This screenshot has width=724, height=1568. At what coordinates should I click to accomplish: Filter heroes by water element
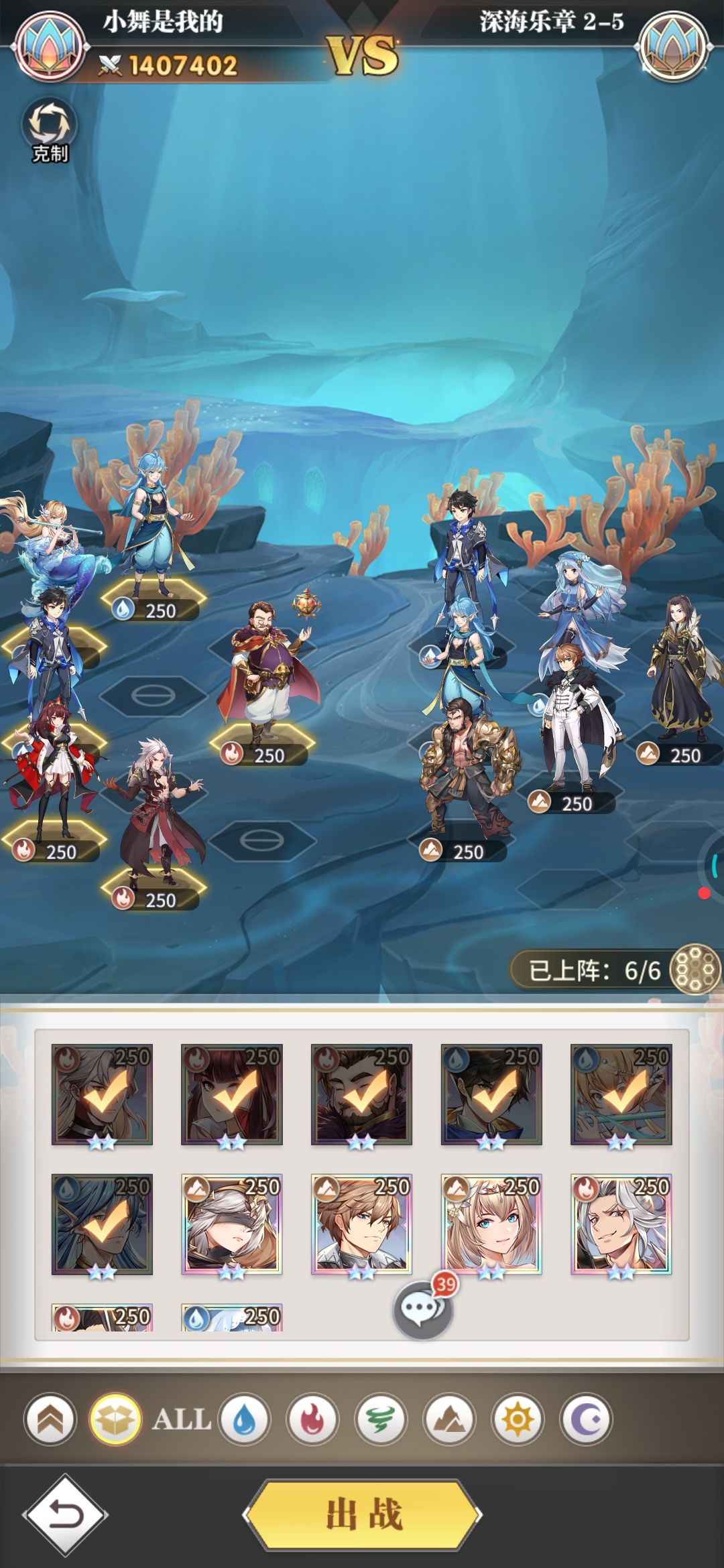244,1419
